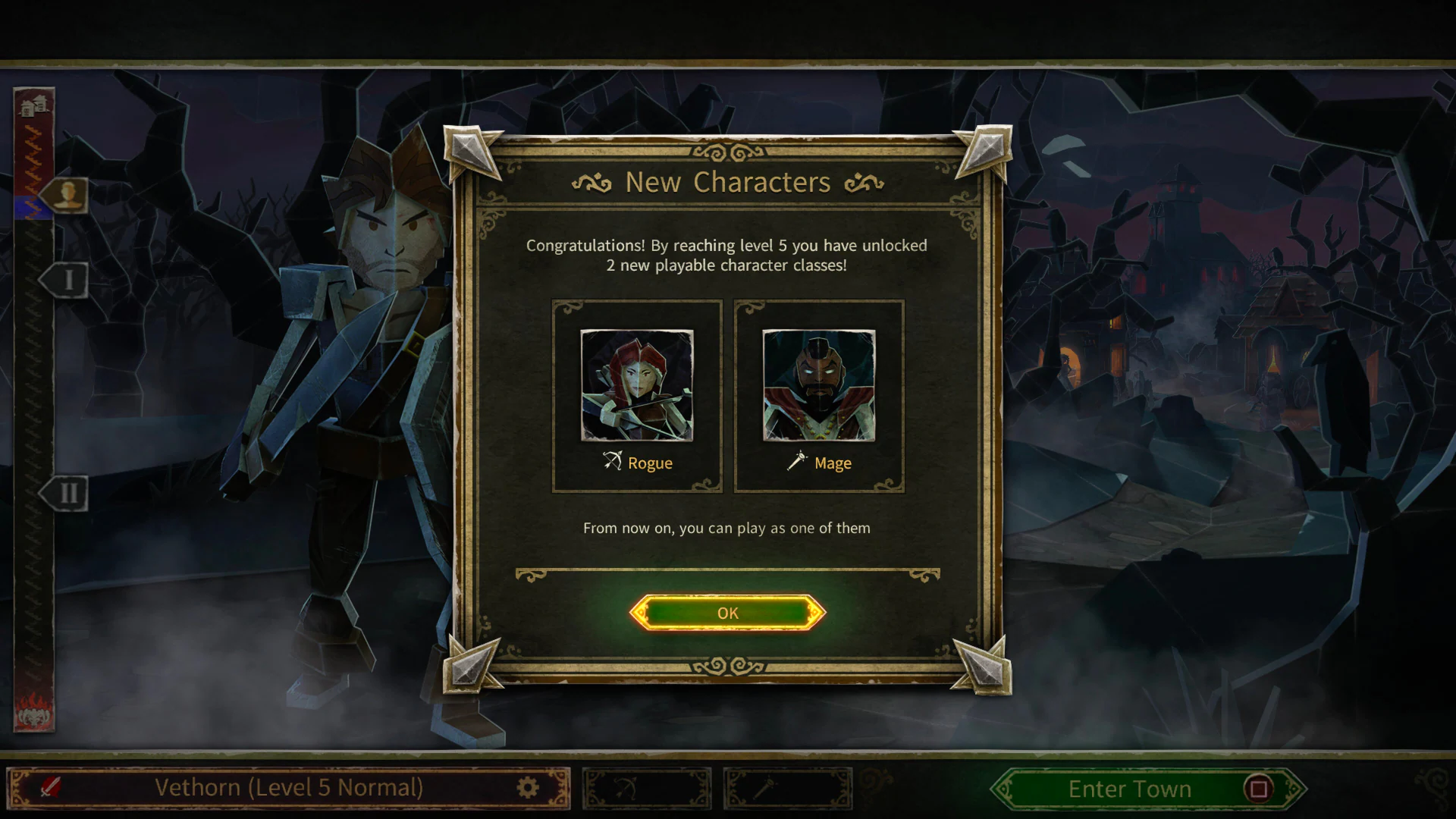Open the character settings gear icon
The image size is (1456, 819).
tap(529, 788)
